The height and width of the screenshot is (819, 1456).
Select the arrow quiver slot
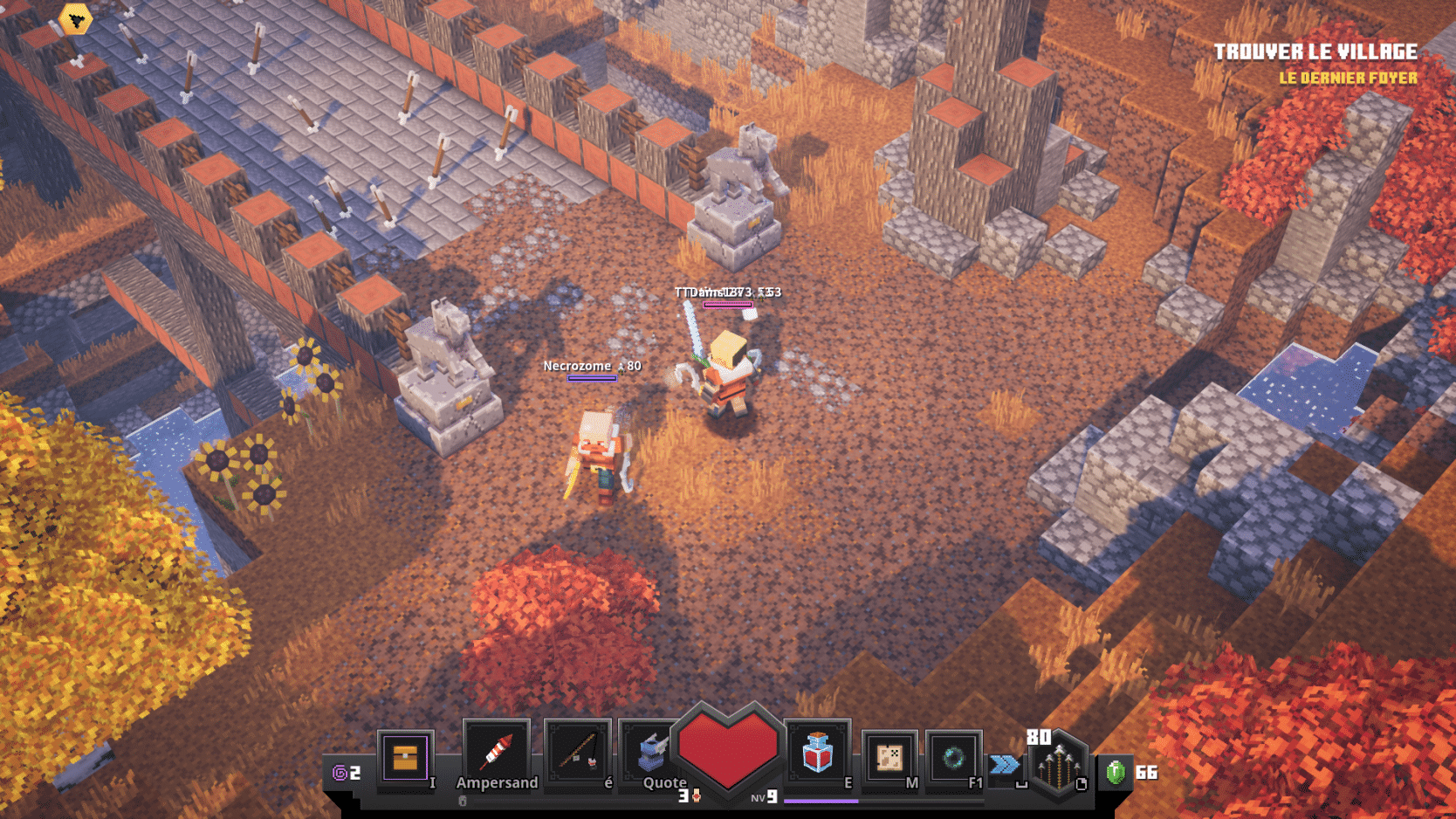[1058, 765]
